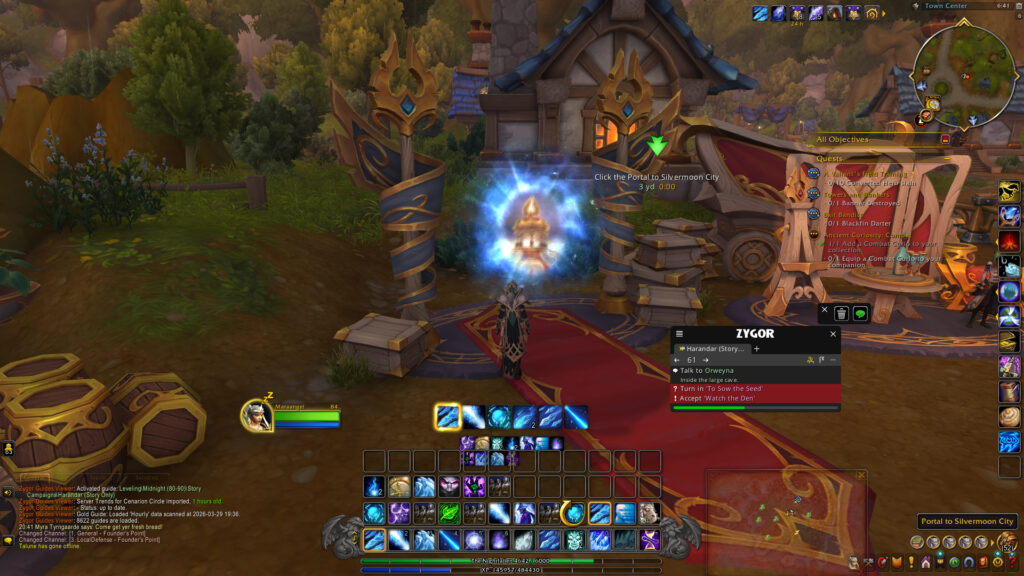1024x576 pixels.
Task: Collapse the Quests section in objectives tracker
Action: tap(945, 158)
